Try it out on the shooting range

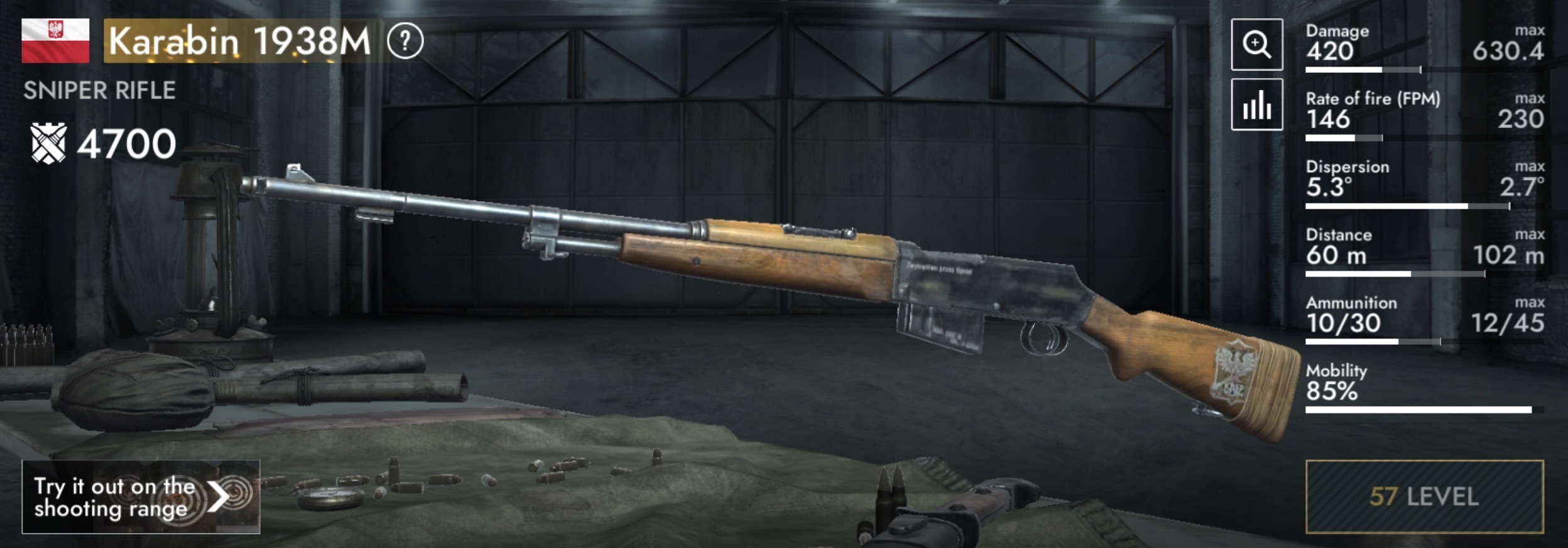click(x=141, y=496)
